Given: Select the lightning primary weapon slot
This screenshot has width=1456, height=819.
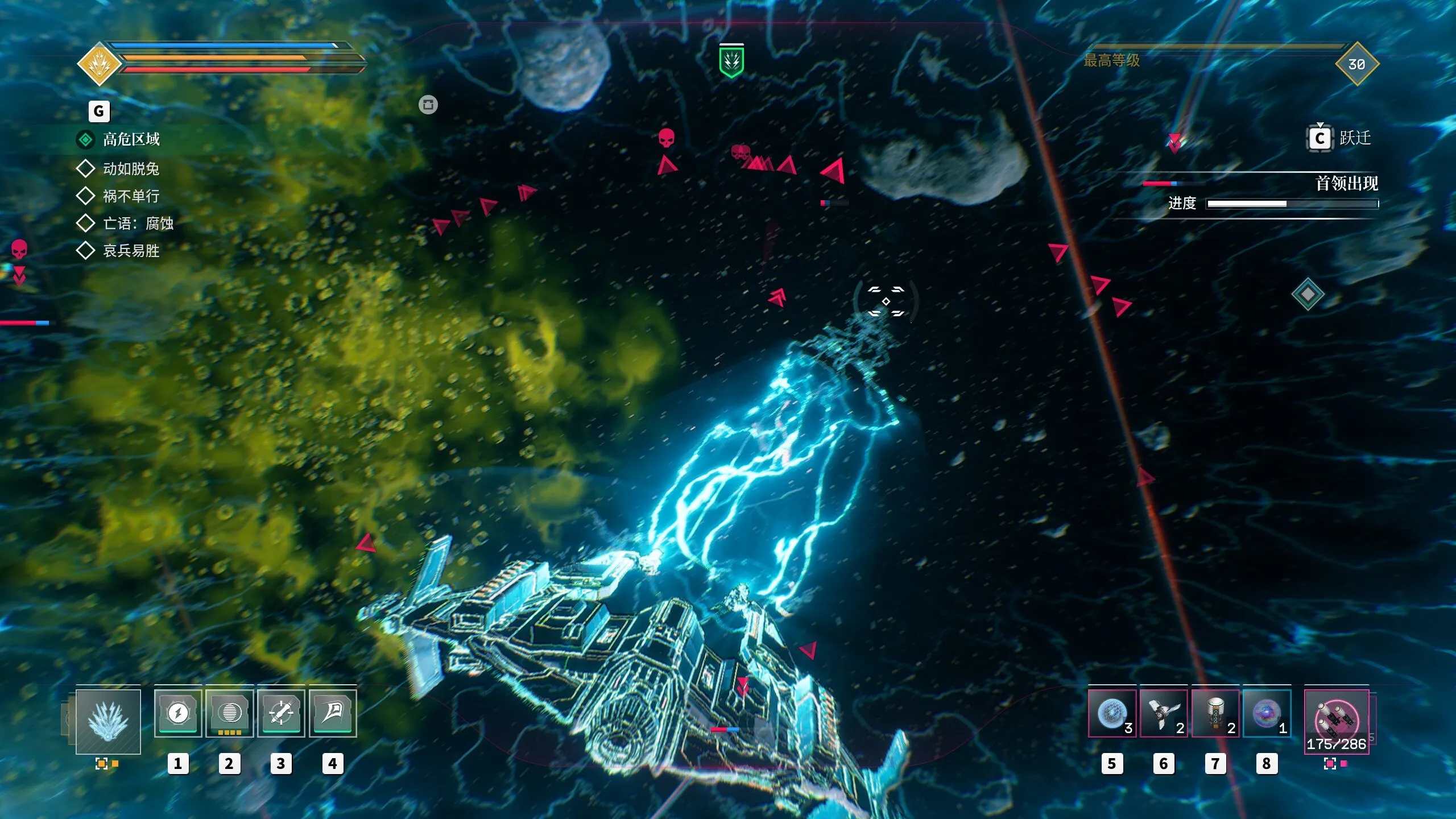Looking at the screenshot, I should 108,721.
